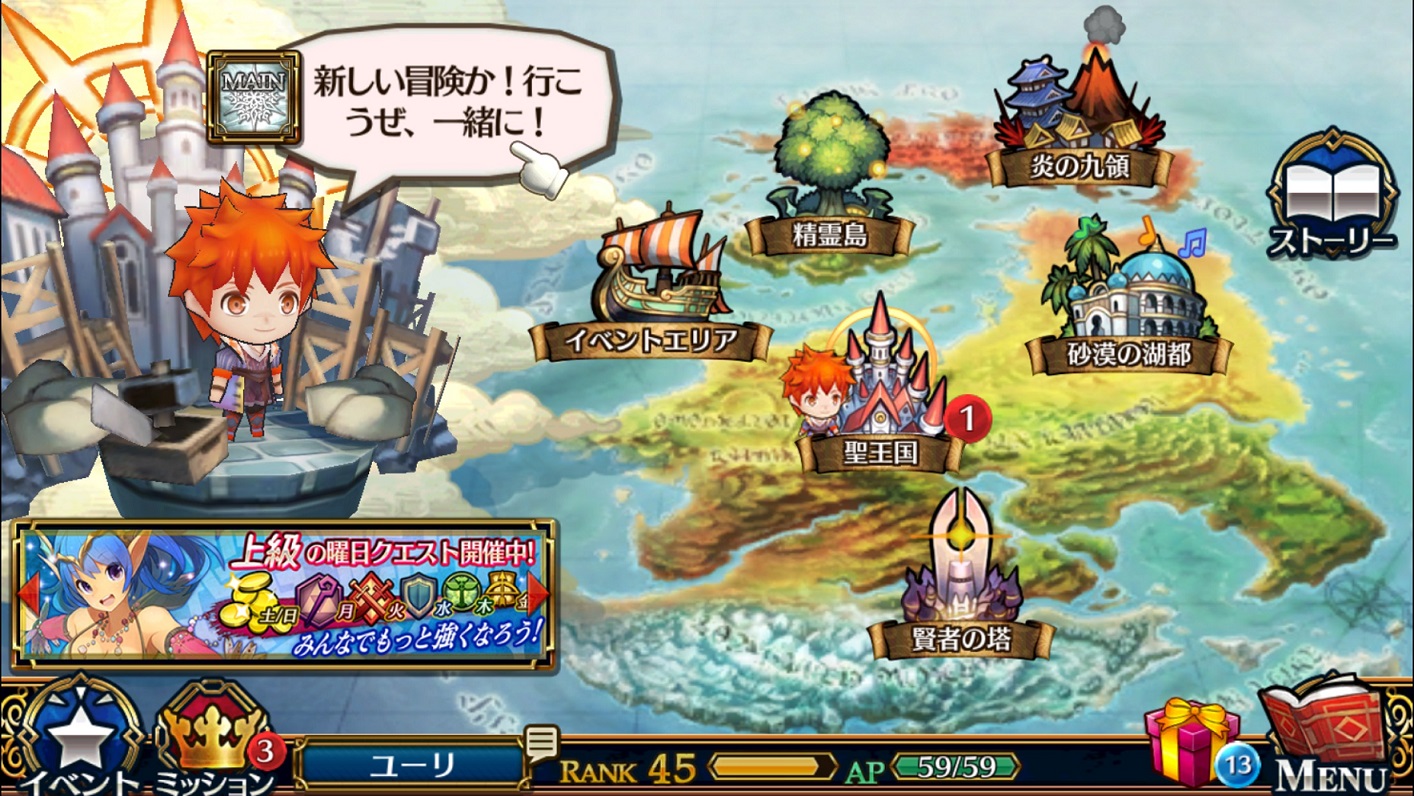Open the イベント star button

[80, 740]
